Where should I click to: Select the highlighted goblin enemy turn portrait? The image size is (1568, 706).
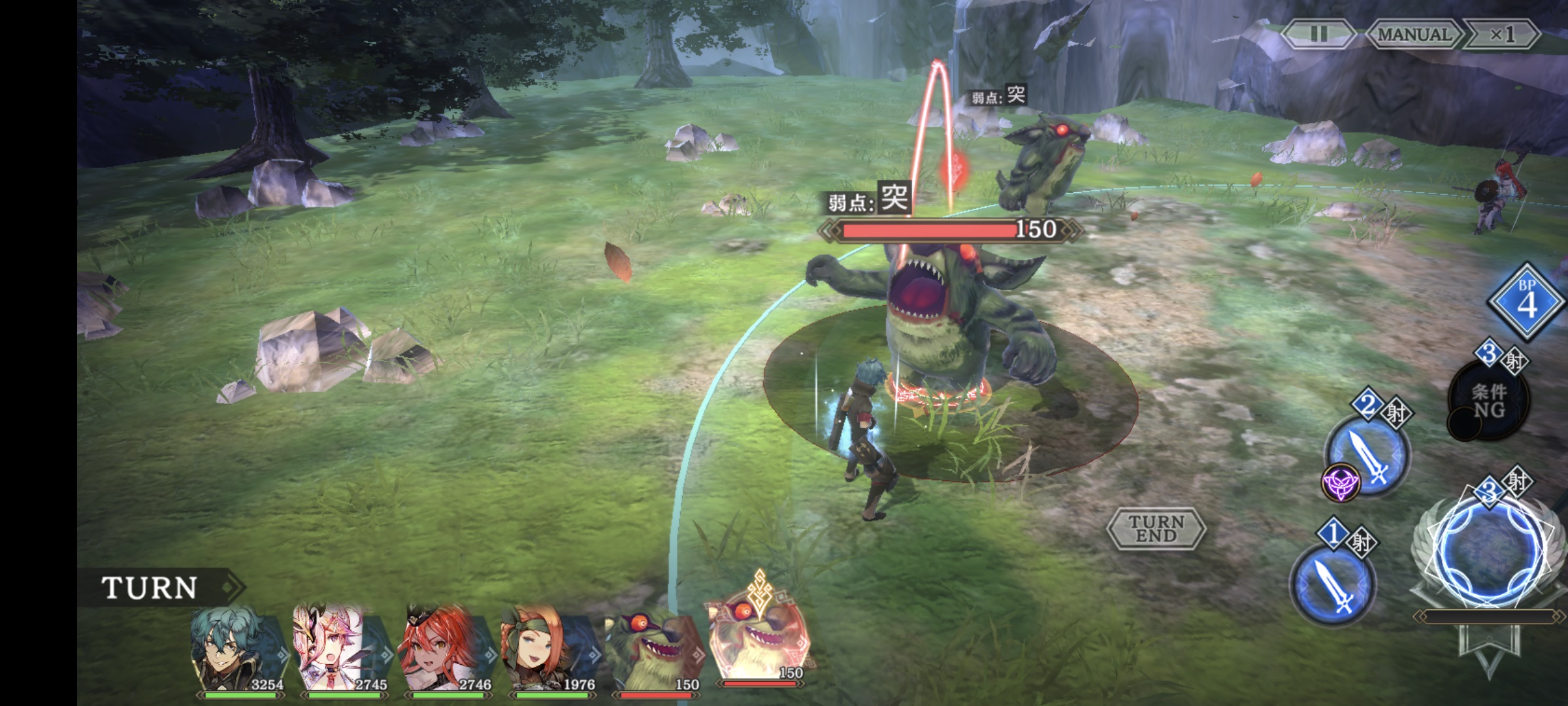pos(760,641)
